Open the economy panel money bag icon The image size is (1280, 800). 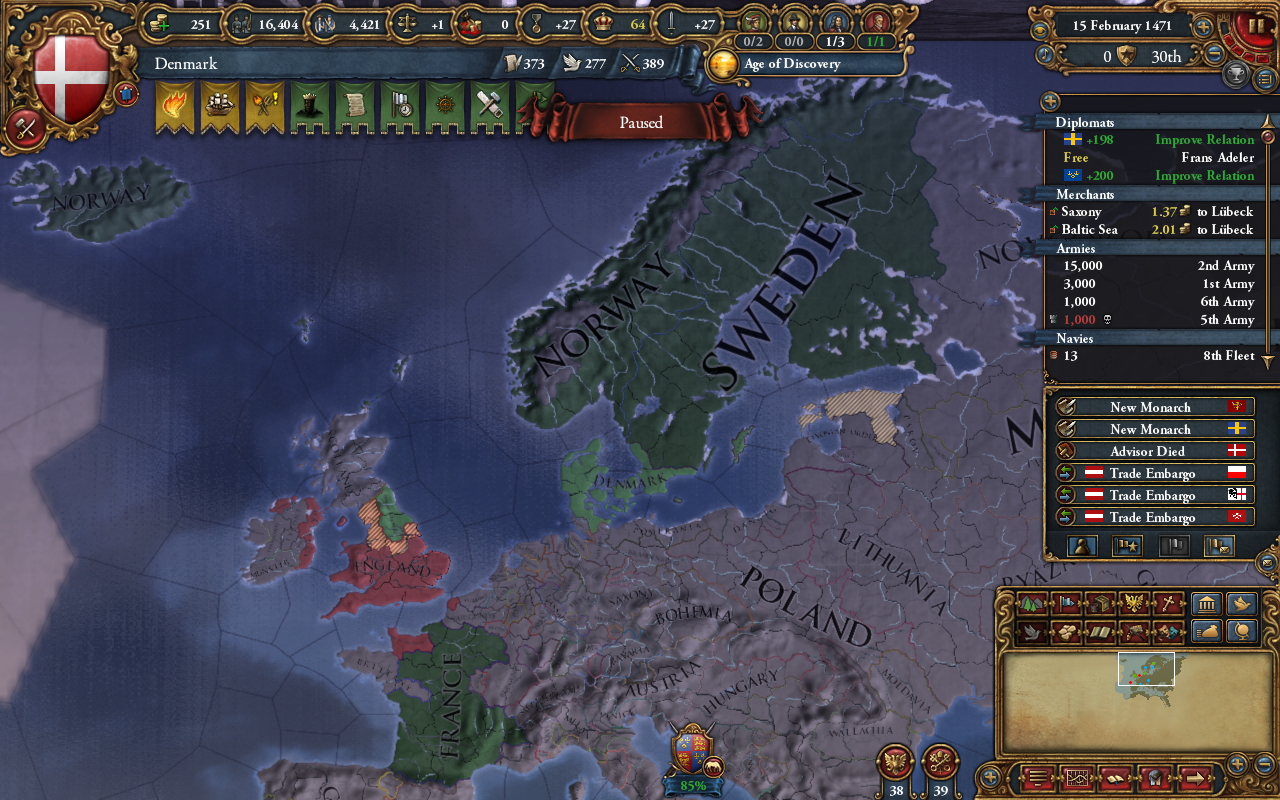coord(1205,633)
